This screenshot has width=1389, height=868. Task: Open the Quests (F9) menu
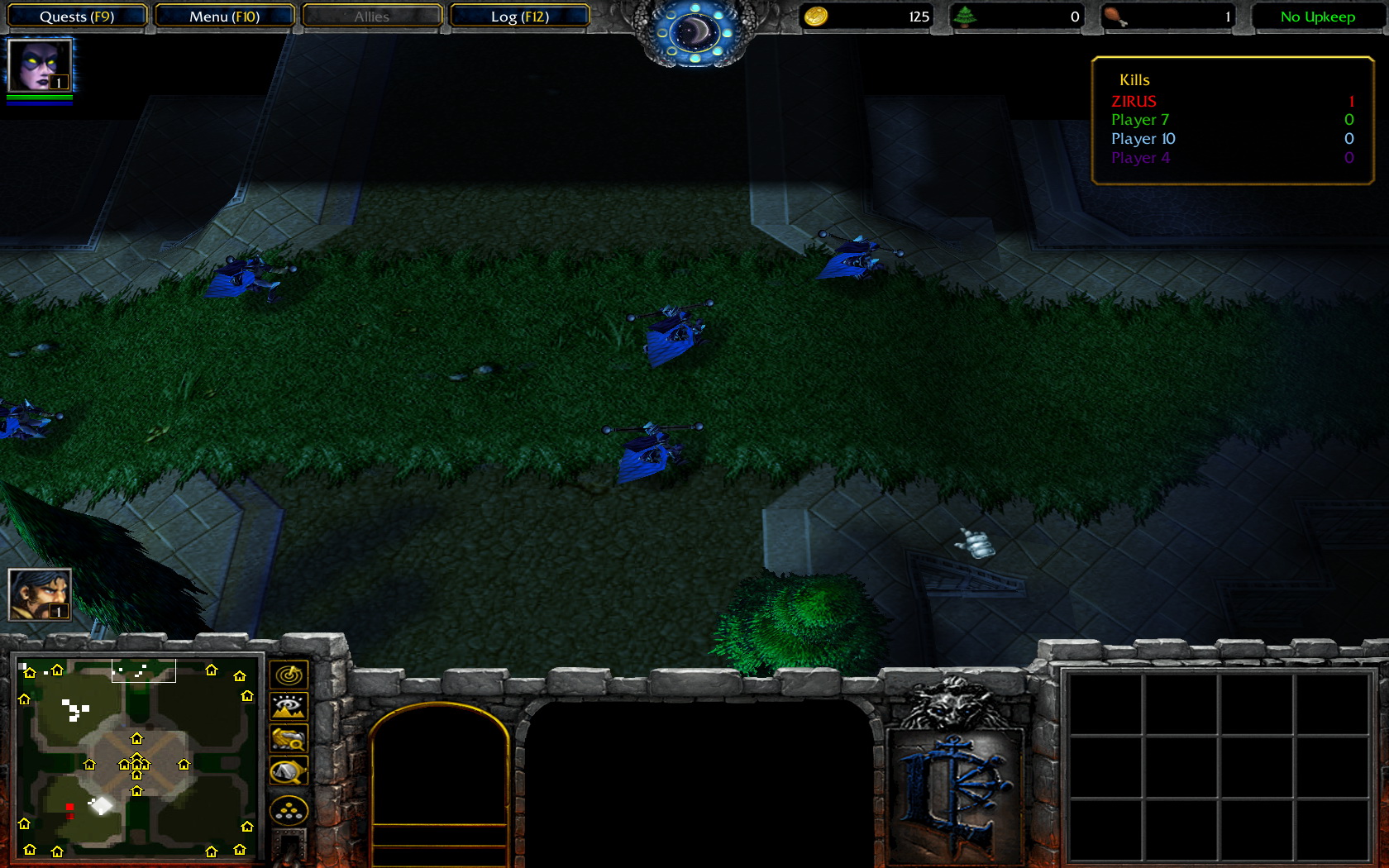tap(77, 17)
